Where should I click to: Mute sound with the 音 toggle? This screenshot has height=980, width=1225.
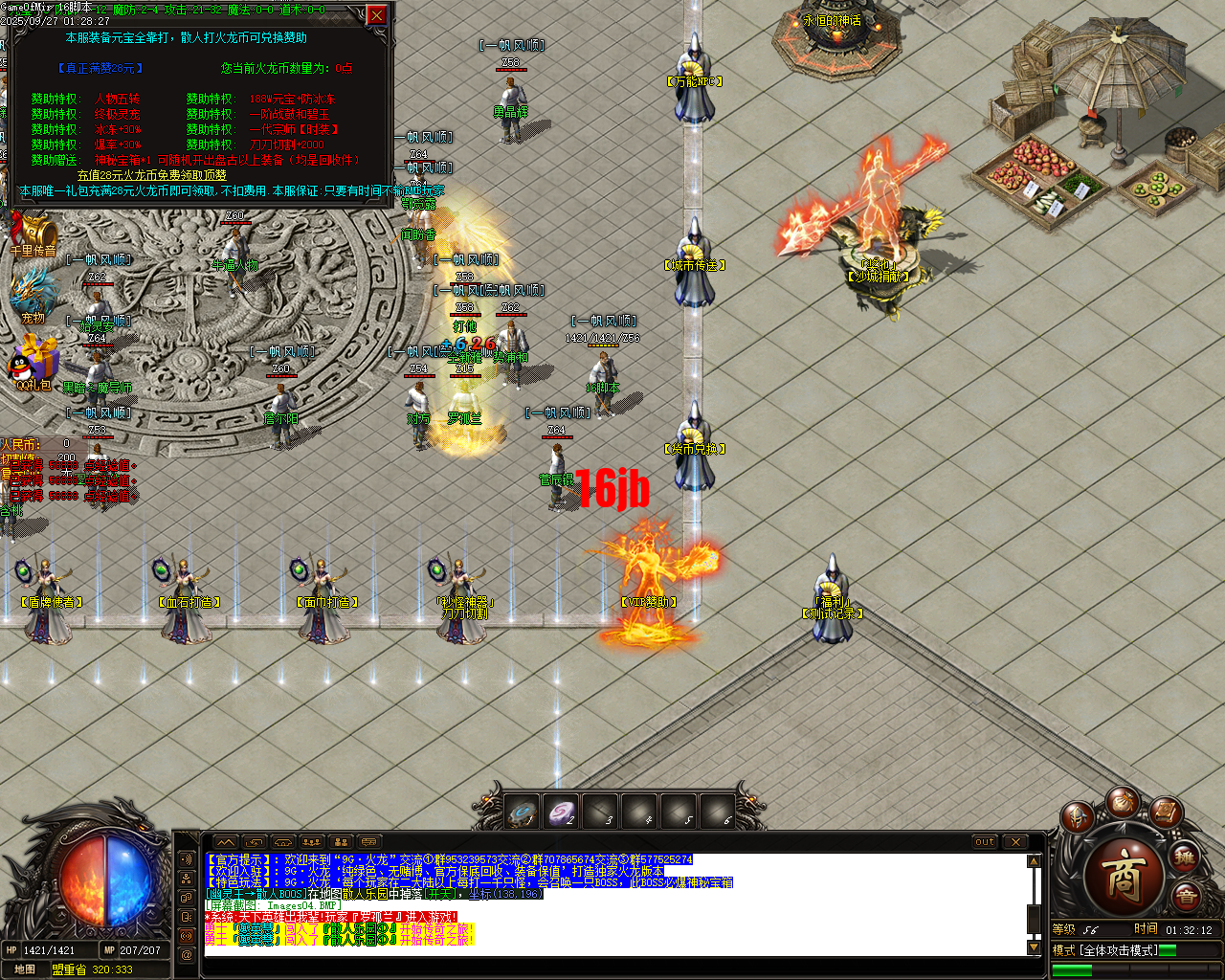1187,895
